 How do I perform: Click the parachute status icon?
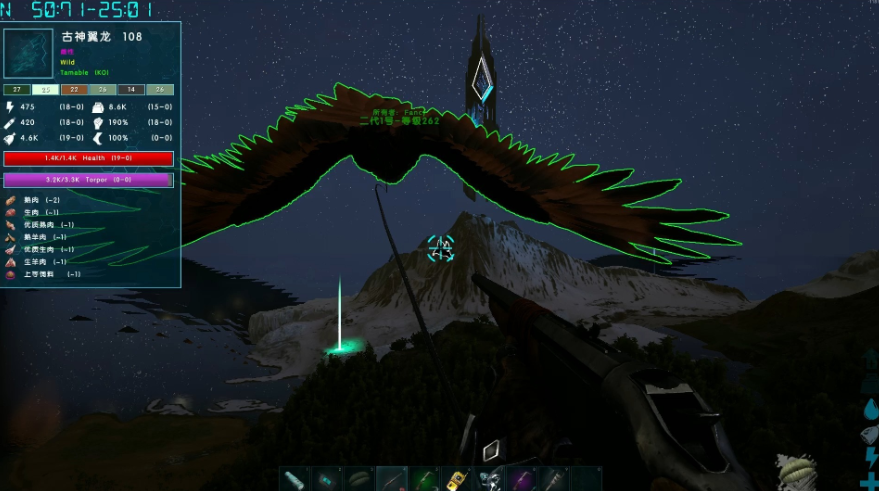(x=797, y=470)
